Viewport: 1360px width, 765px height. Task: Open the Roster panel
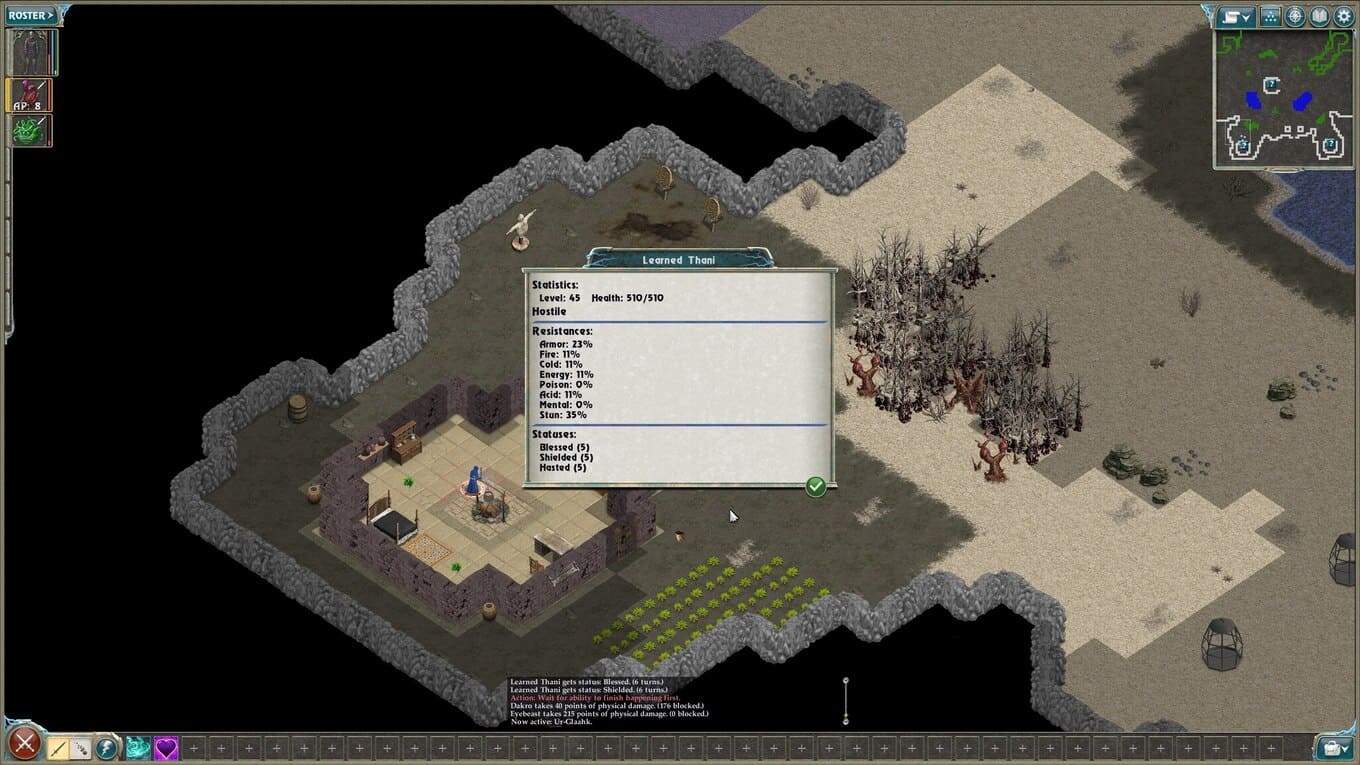click(32, 15)
